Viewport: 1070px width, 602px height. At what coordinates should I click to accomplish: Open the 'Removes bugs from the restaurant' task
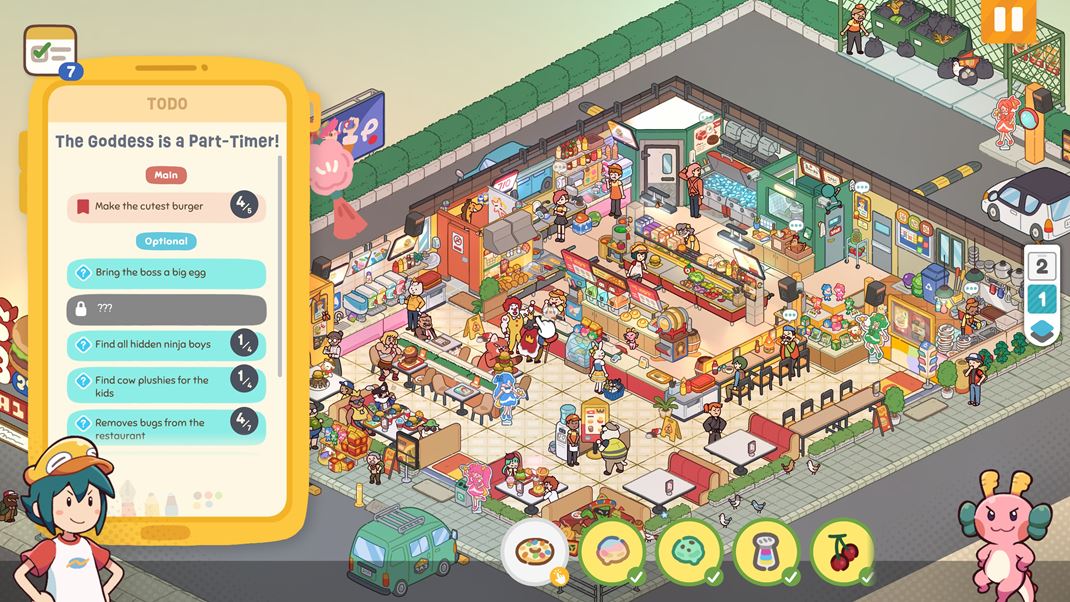(166, 427)
